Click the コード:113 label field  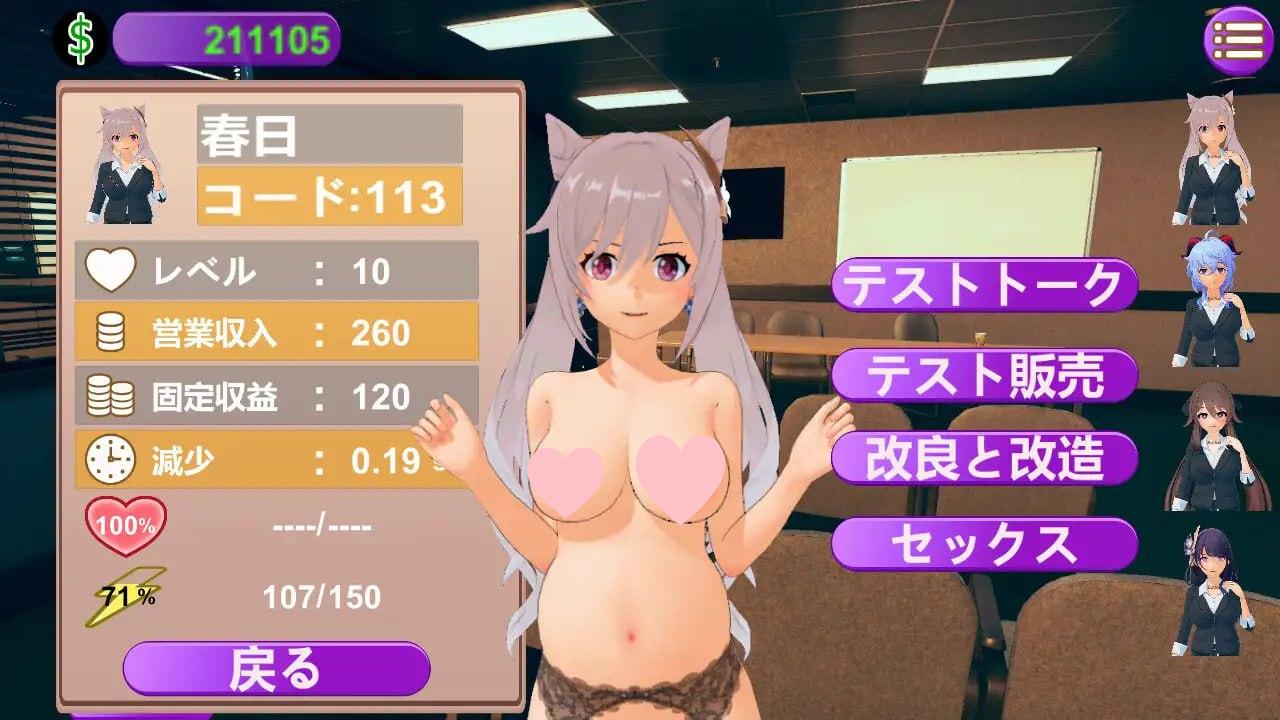click(330, 198)
